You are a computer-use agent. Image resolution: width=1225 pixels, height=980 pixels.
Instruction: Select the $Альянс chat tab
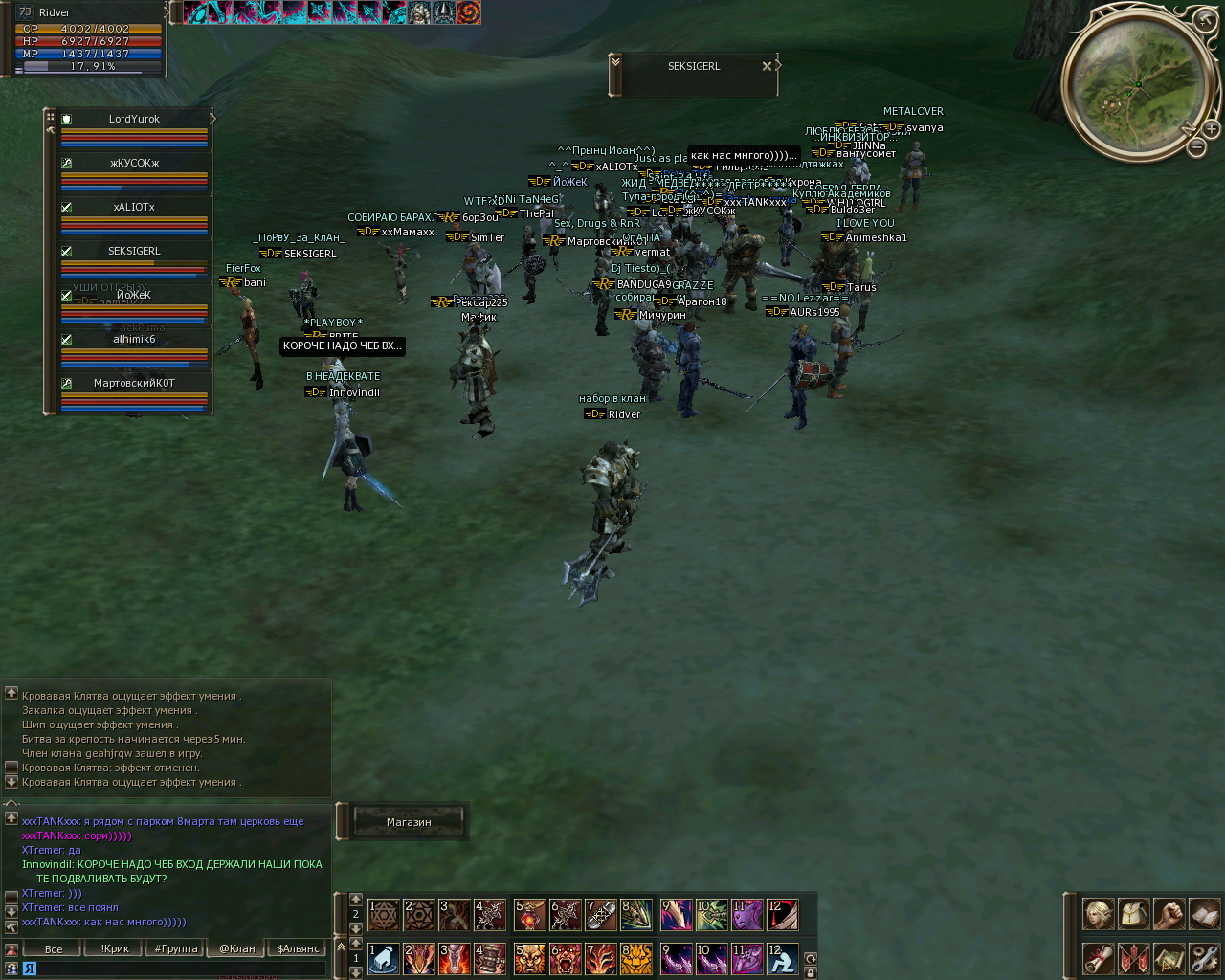tap(299, 949)
